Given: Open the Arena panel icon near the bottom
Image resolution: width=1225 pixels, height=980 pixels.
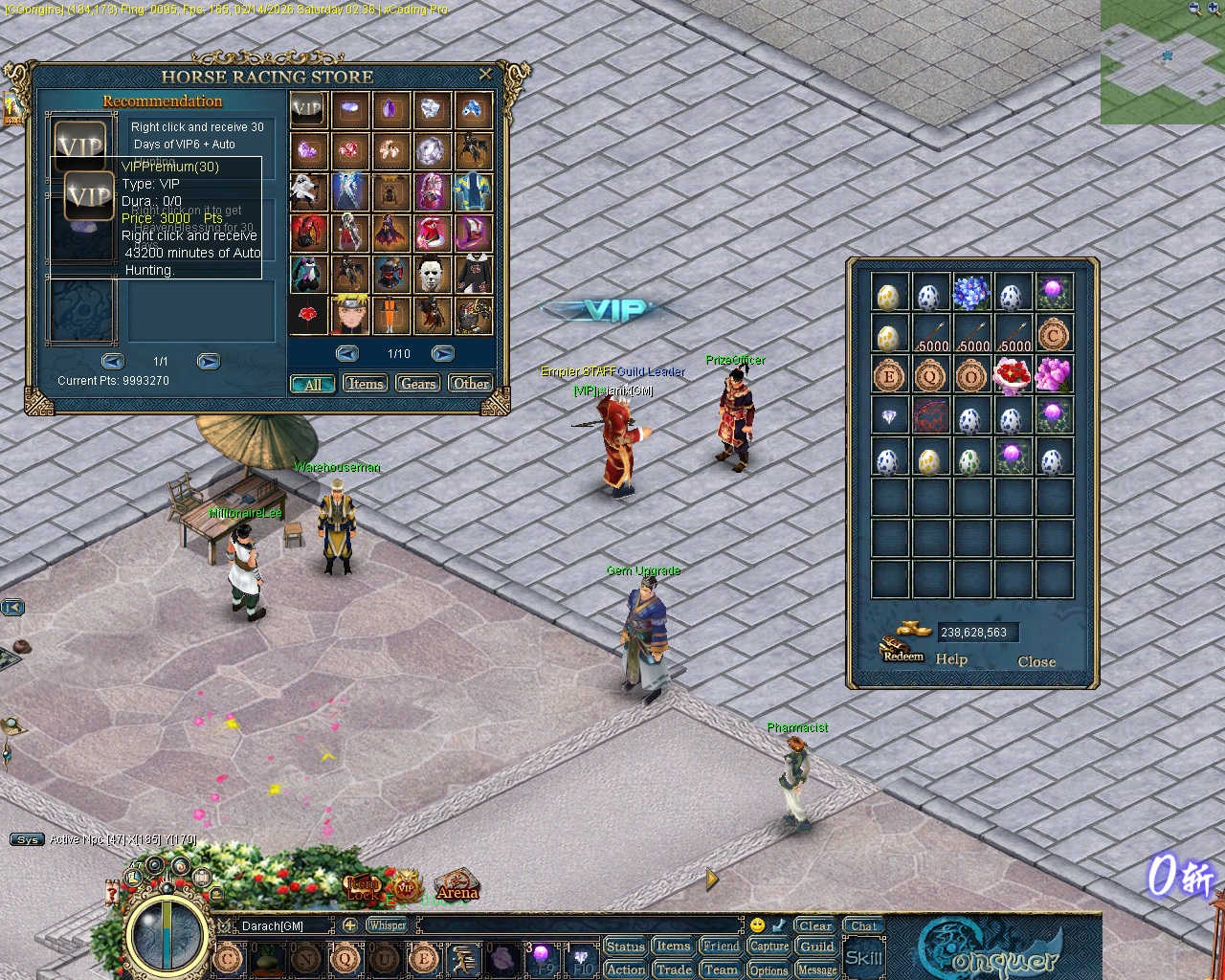Looking at the screenshot, I should pos(457,885).
